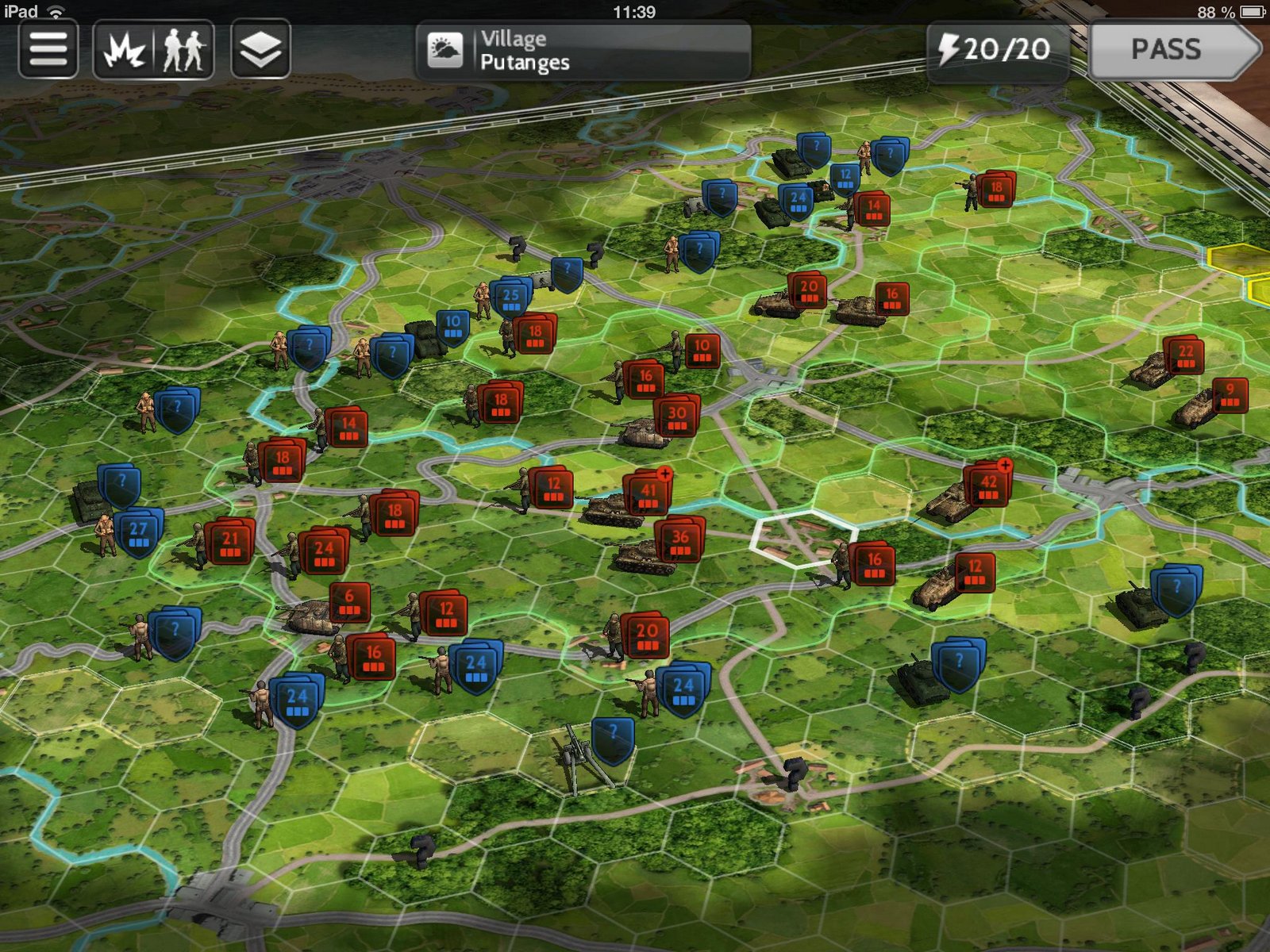End the turn with PASS
Image resolution: width=1270 pixels, height=952 pixels.
[x=1173, y=51]
